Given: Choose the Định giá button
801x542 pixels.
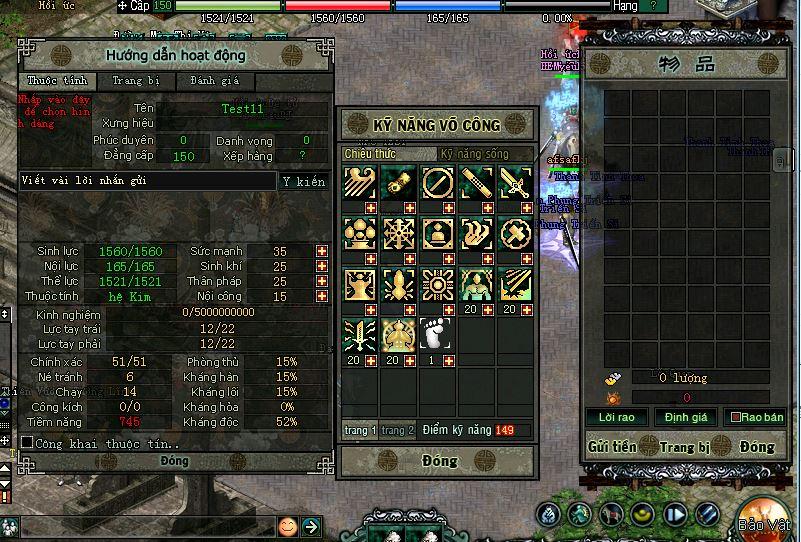Looking at the screenshot, I should [x=686, y=416].
